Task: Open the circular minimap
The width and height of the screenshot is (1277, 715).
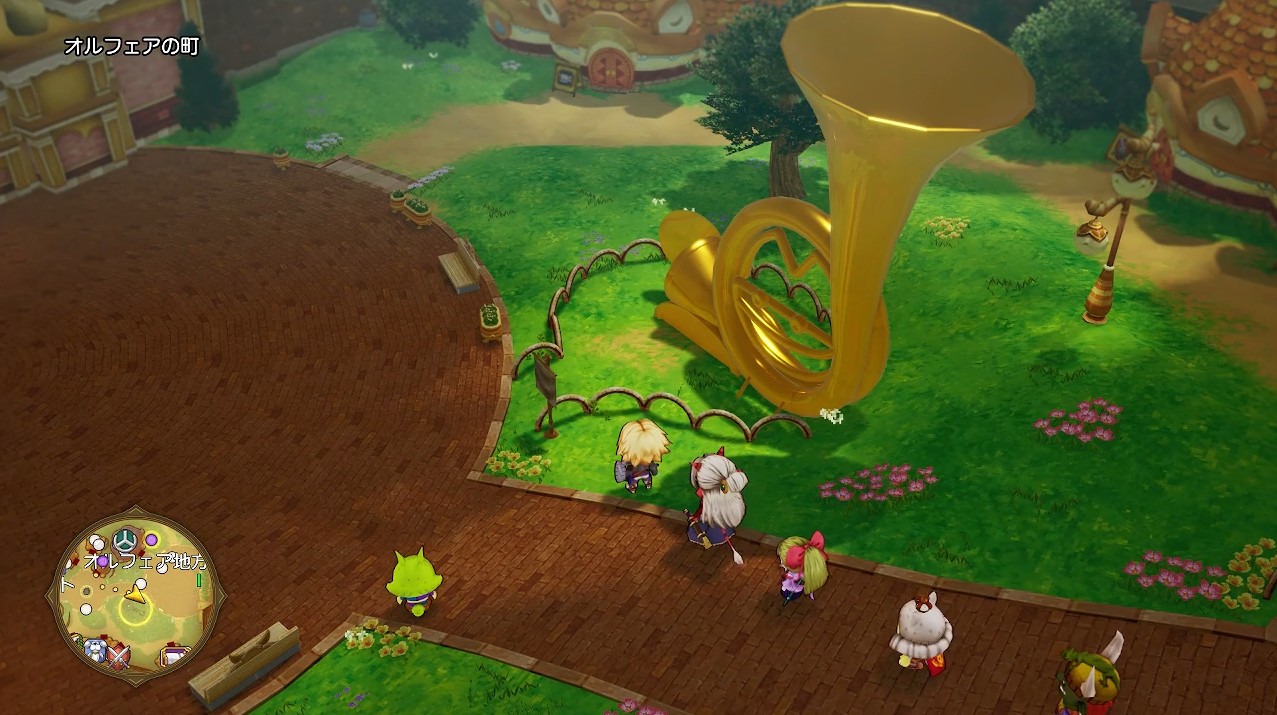Action: click(134, 596)
